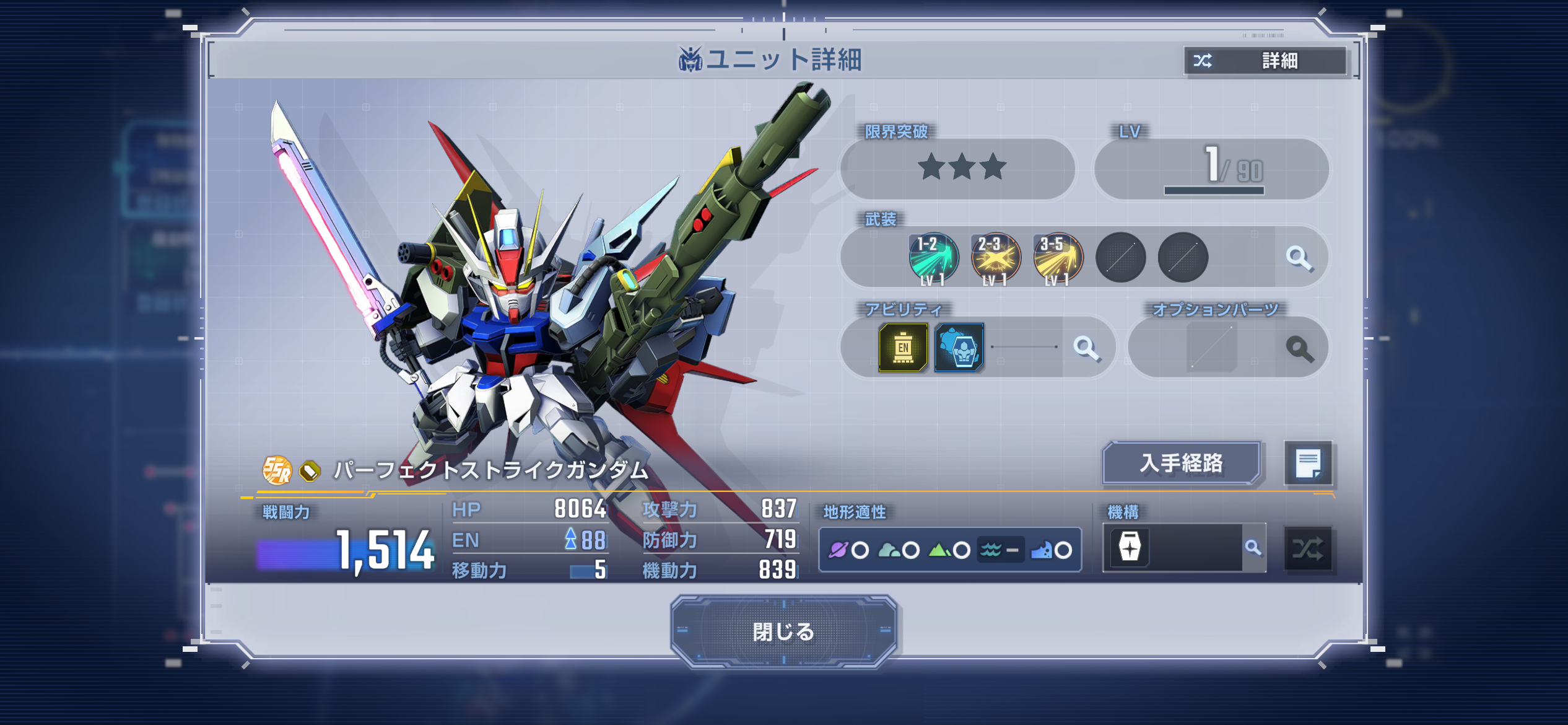
Task: Open the オプションパーツ magnifier
Action: click(1299, 348)
